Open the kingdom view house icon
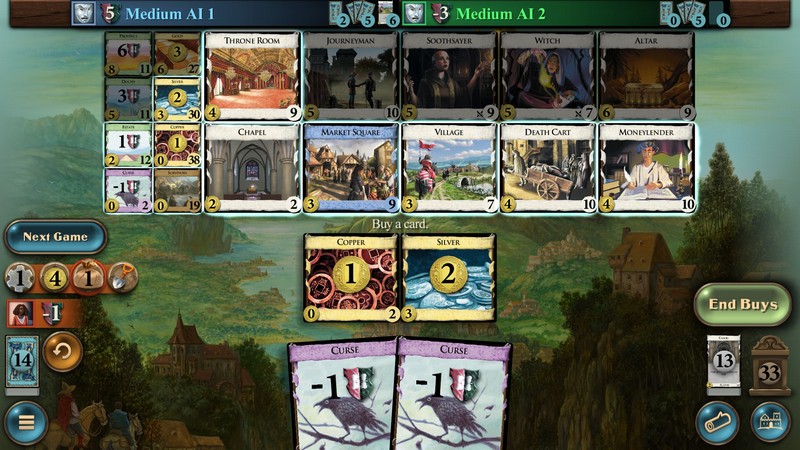800x450 pixels. tap(770, 422)
